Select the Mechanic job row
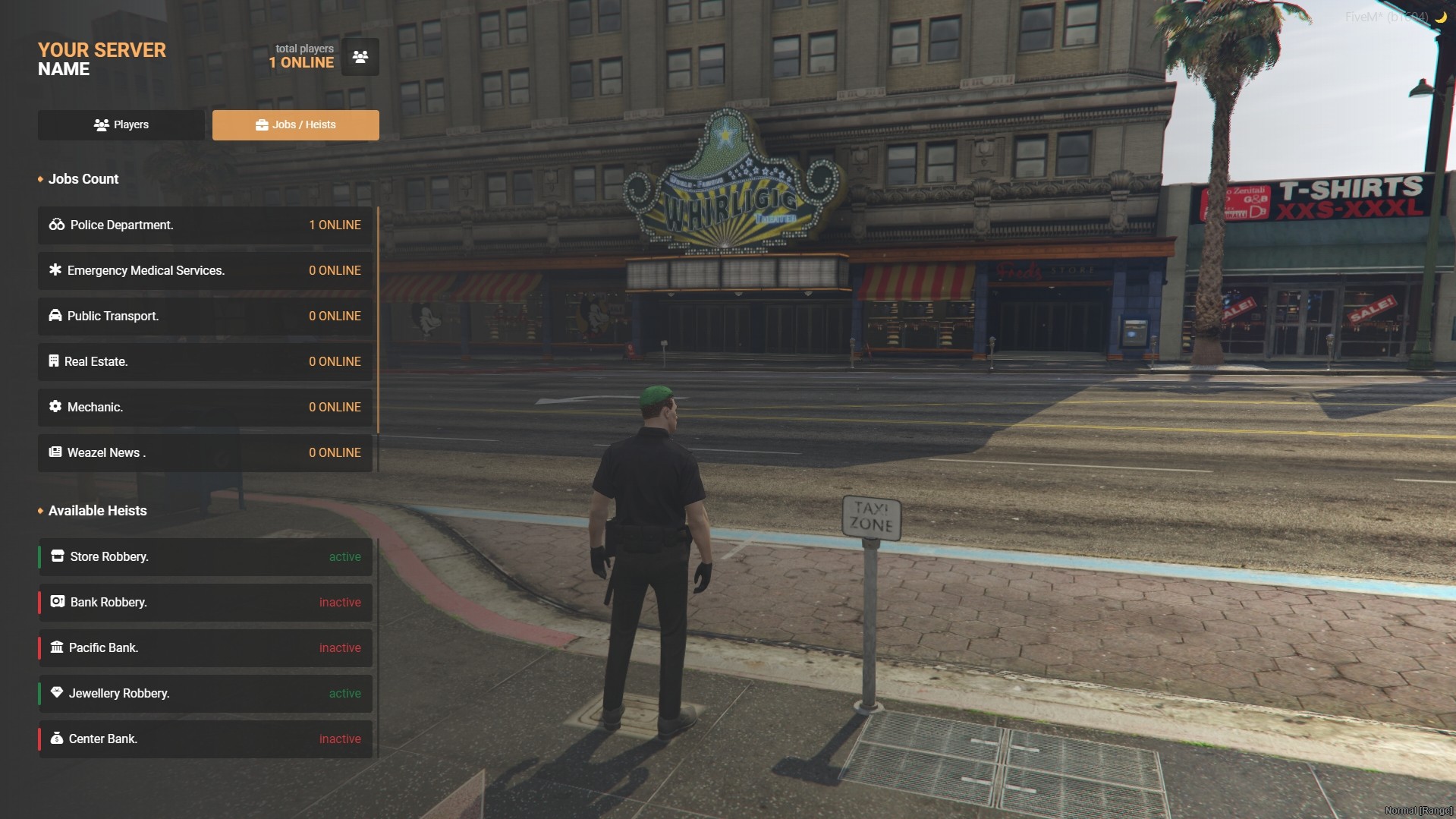The image size is (1456, 819). (205, 408)
